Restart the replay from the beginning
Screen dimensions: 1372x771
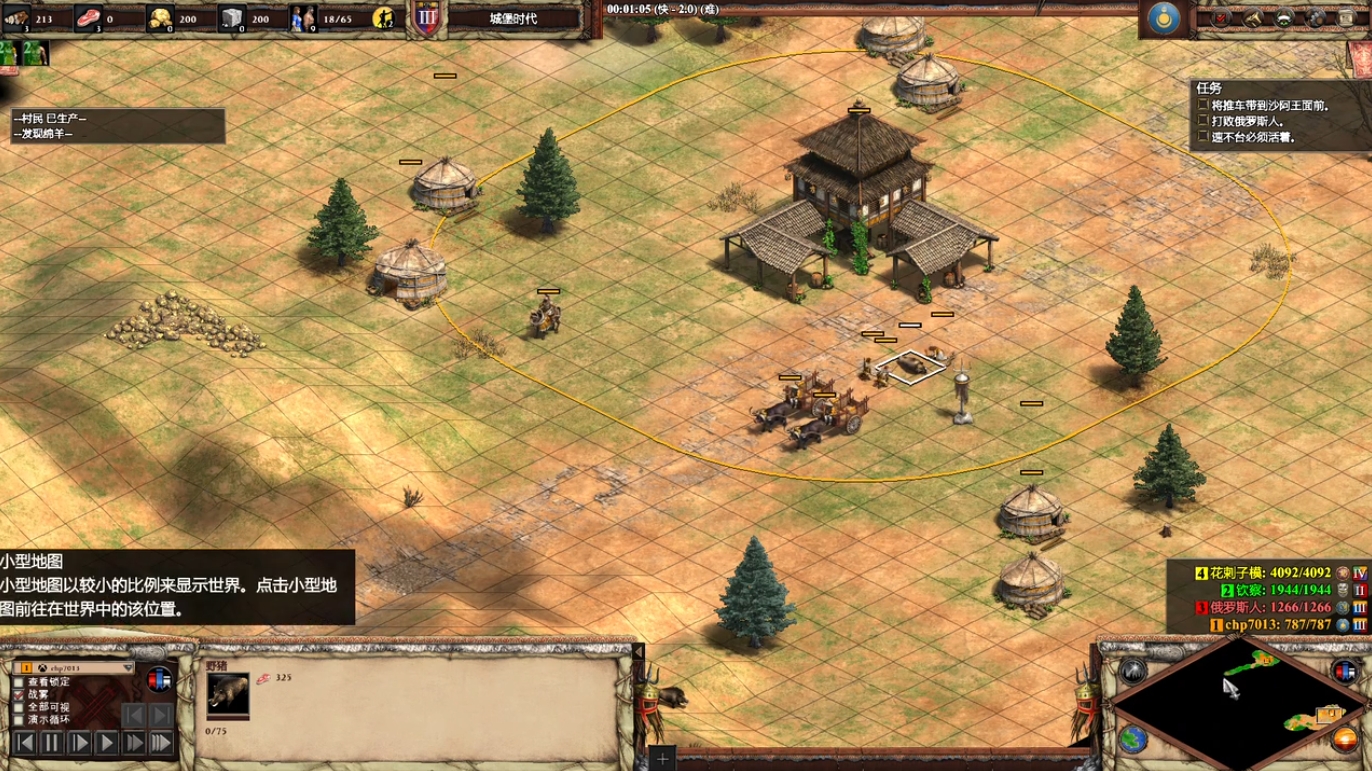25,743
